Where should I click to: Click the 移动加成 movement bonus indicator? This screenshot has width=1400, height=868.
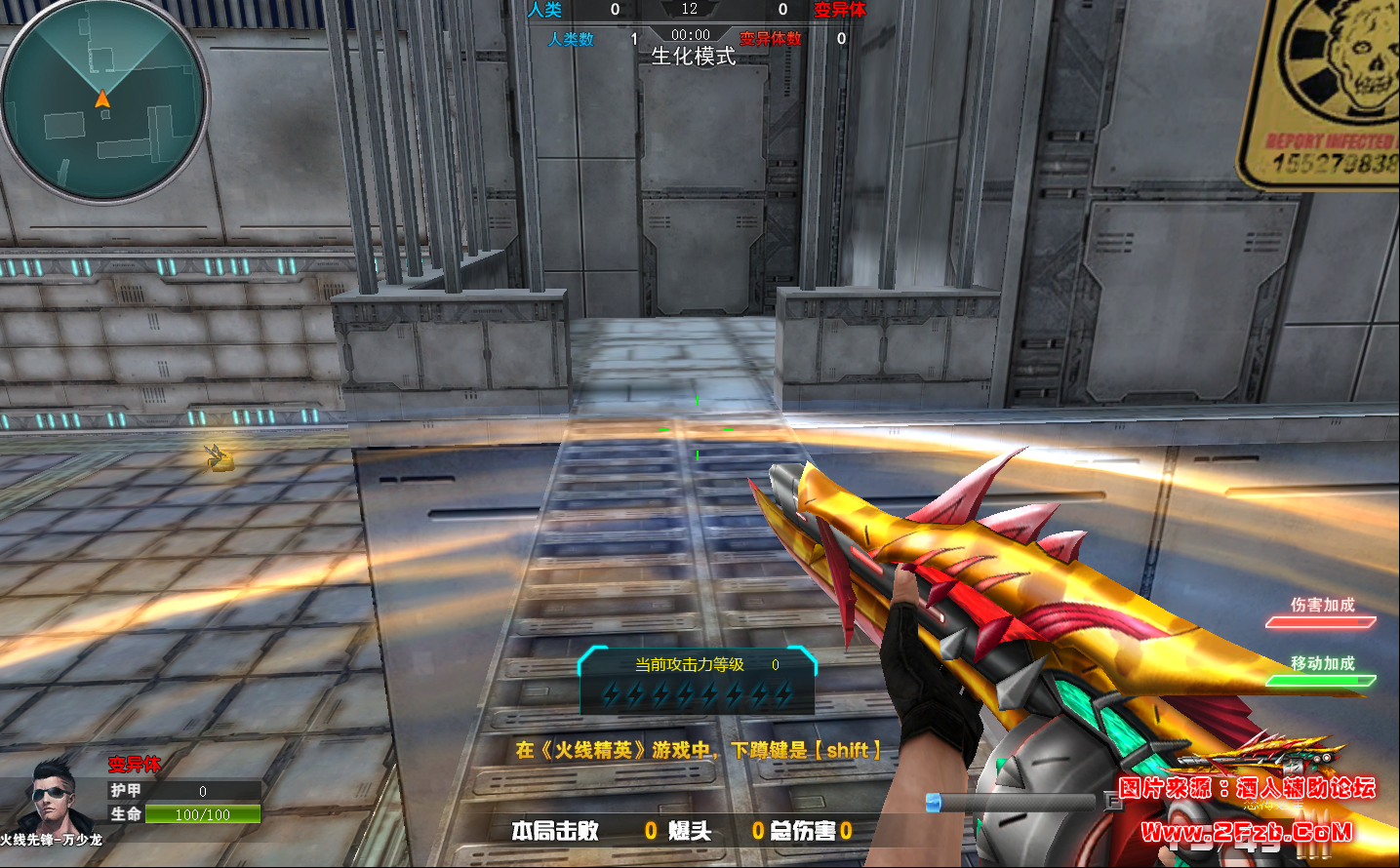pyautogui.click(x=1322, y=671)
